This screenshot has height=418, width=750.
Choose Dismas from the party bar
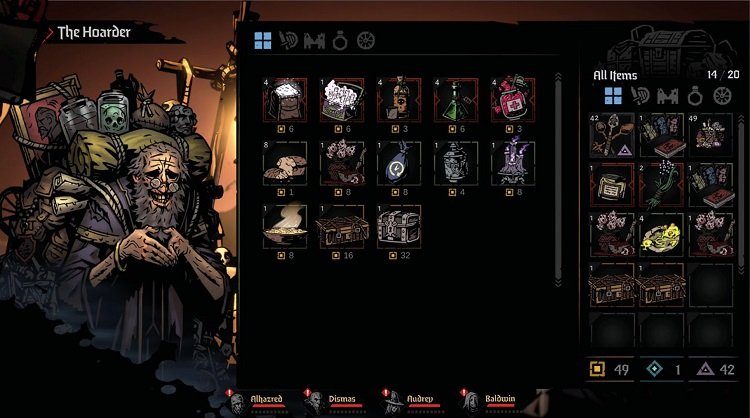coord(314,402)
